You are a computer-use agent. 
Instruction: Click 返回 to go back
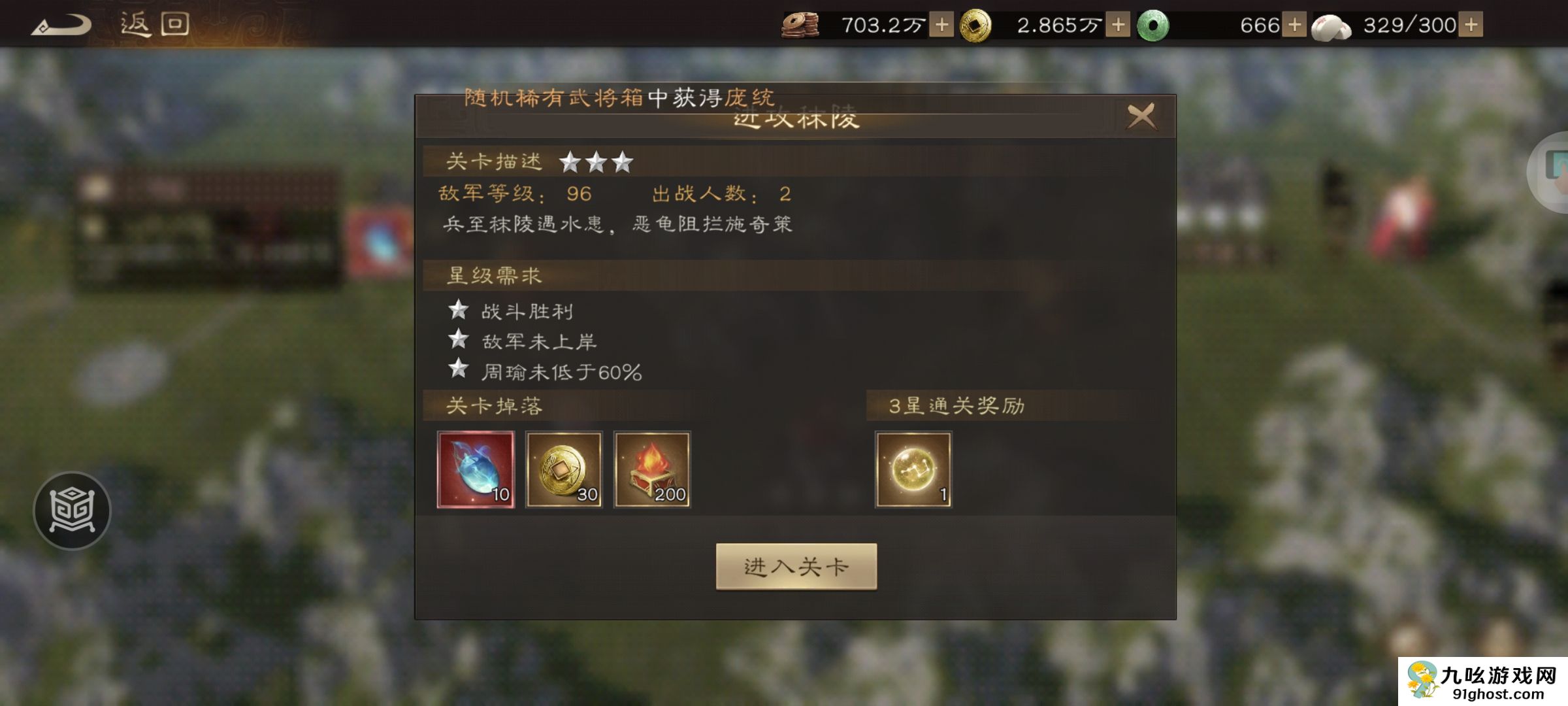tap(154, 24)
